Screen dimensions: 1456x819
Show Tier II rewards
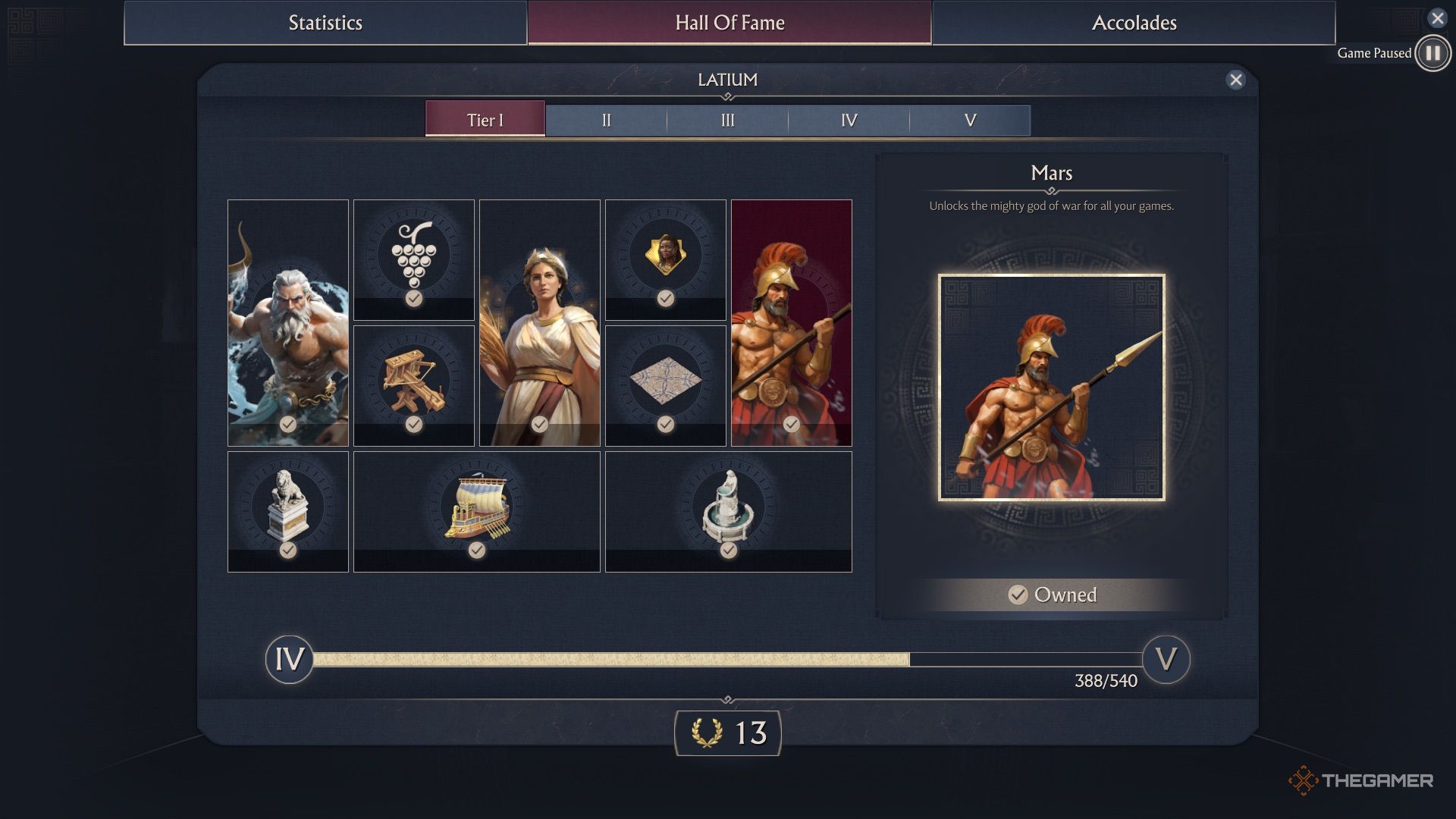[606, 121]
